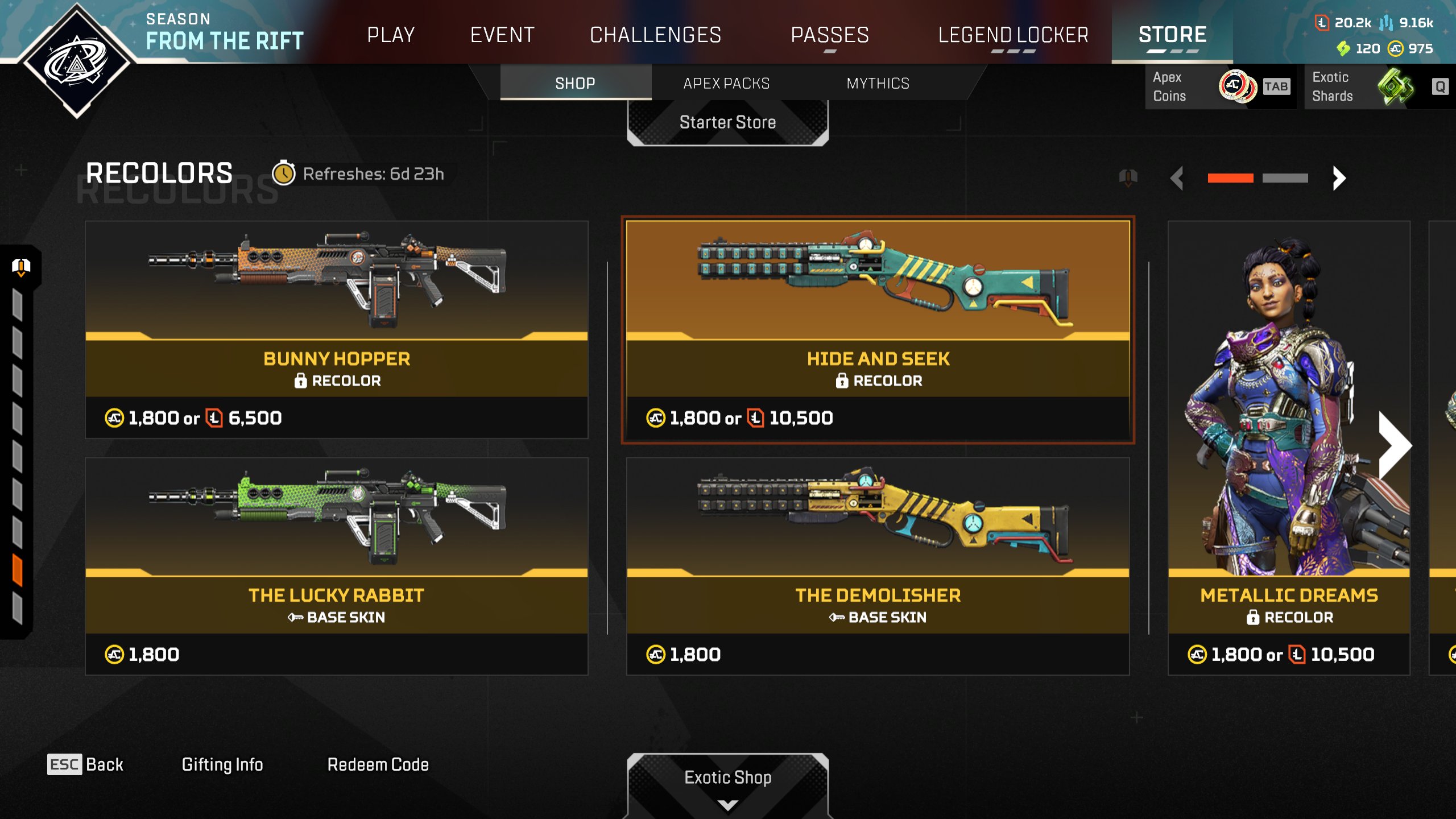Go back using the left page arrow
Viewport: 1456px width, 819px height.
coord(1177,178)
